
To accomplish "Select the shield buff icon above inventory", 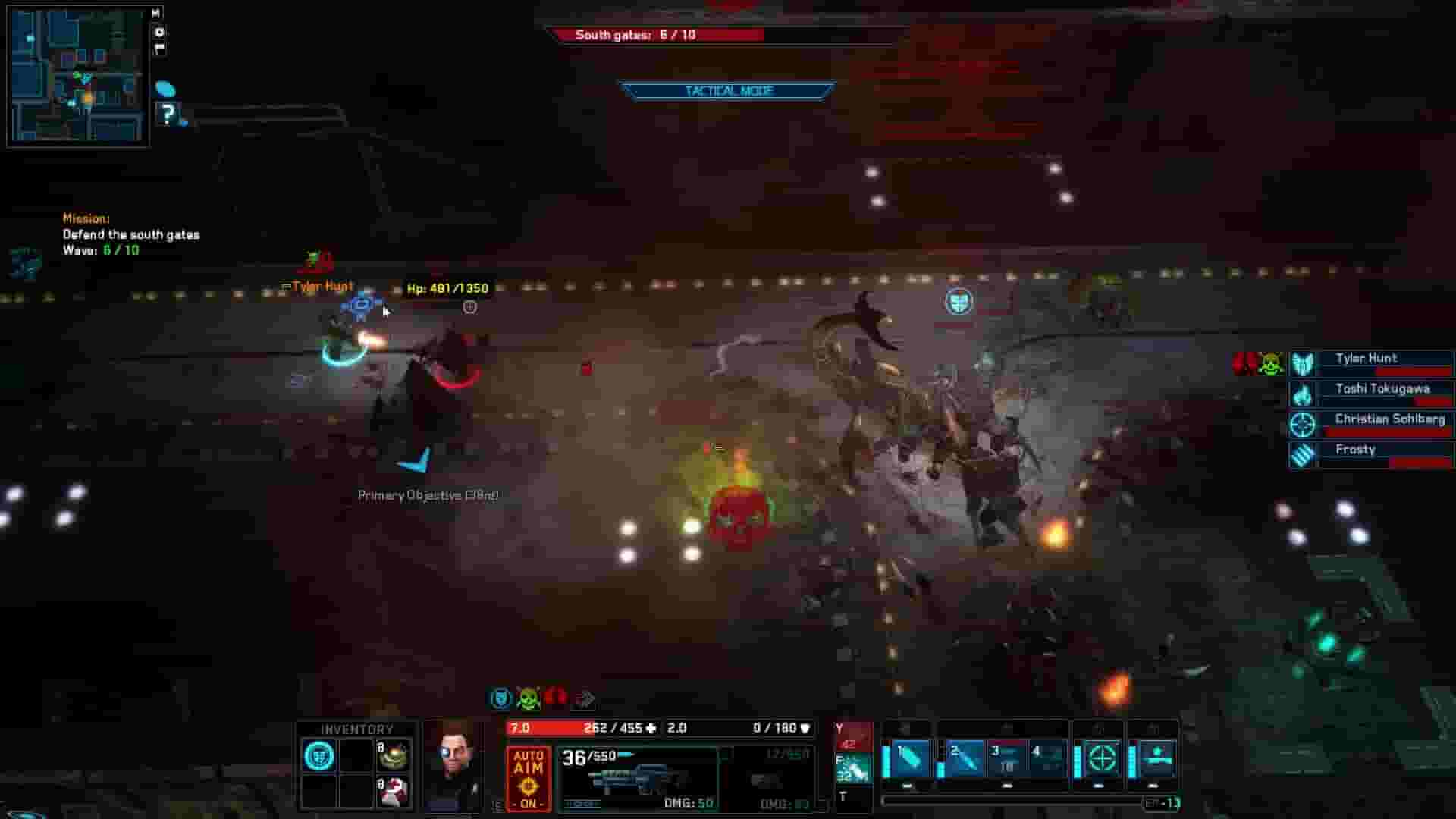I will click(502, 698).
